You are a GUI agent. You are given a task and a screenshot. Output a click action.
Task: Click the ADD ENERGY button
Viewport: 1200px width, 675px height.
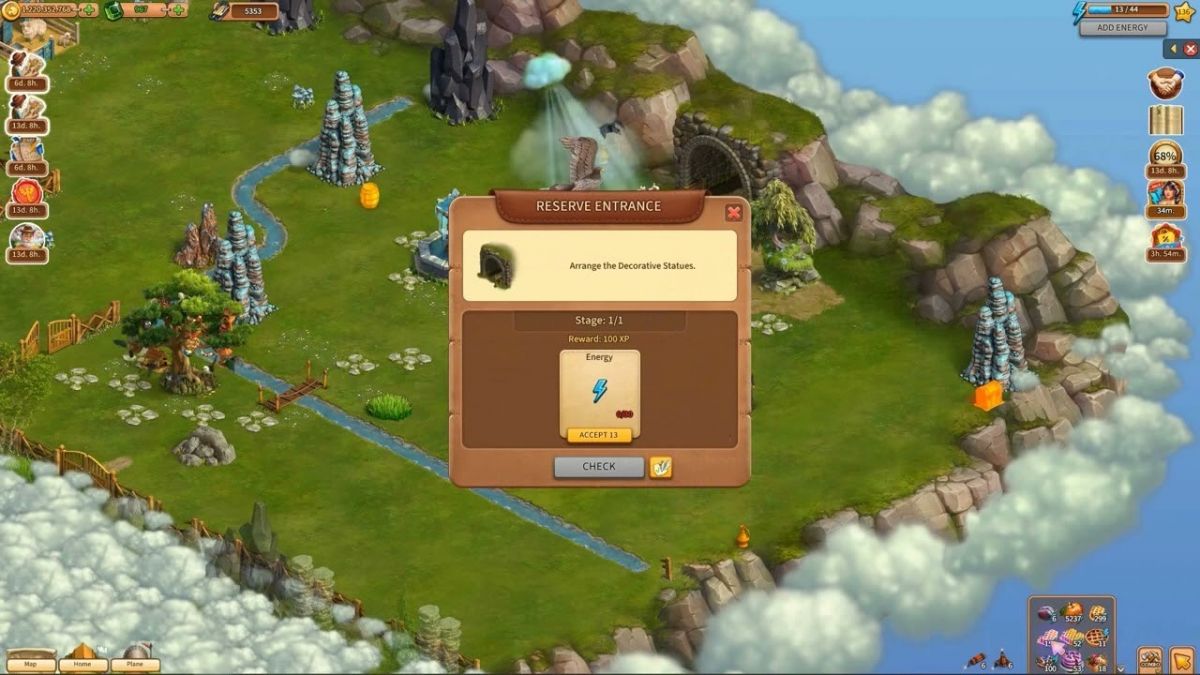pos(1122,28)
